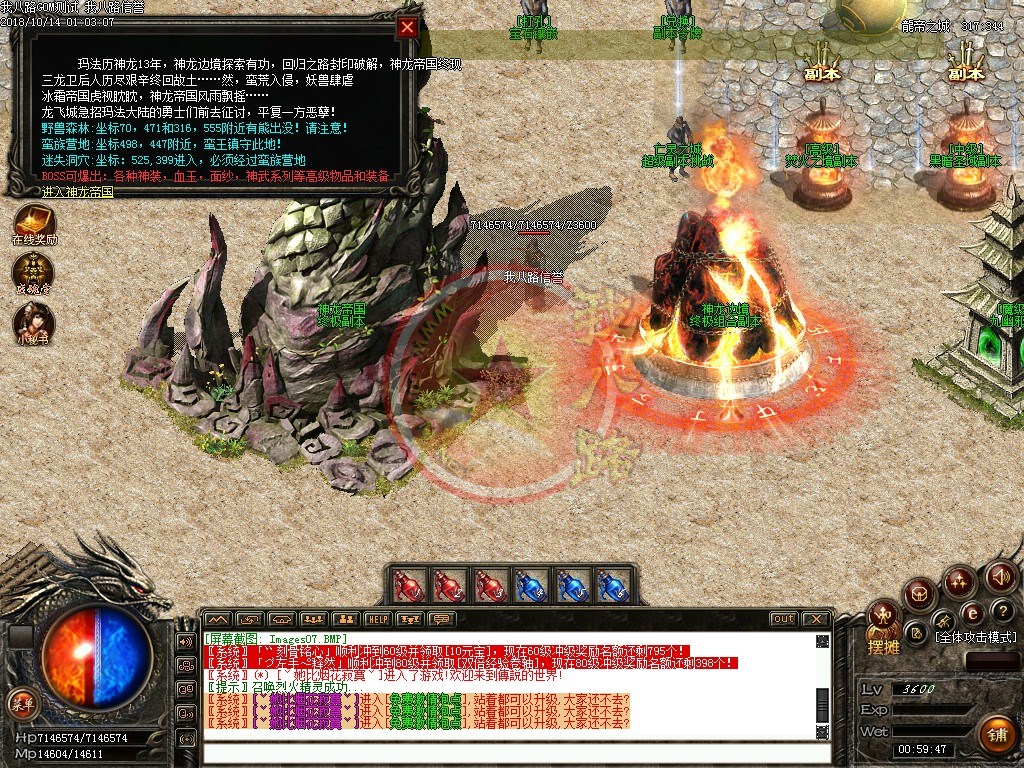Switch the 全体攻击模式 attack mode label
This screenshot has height=768, width=1024.
coord(975,637)
